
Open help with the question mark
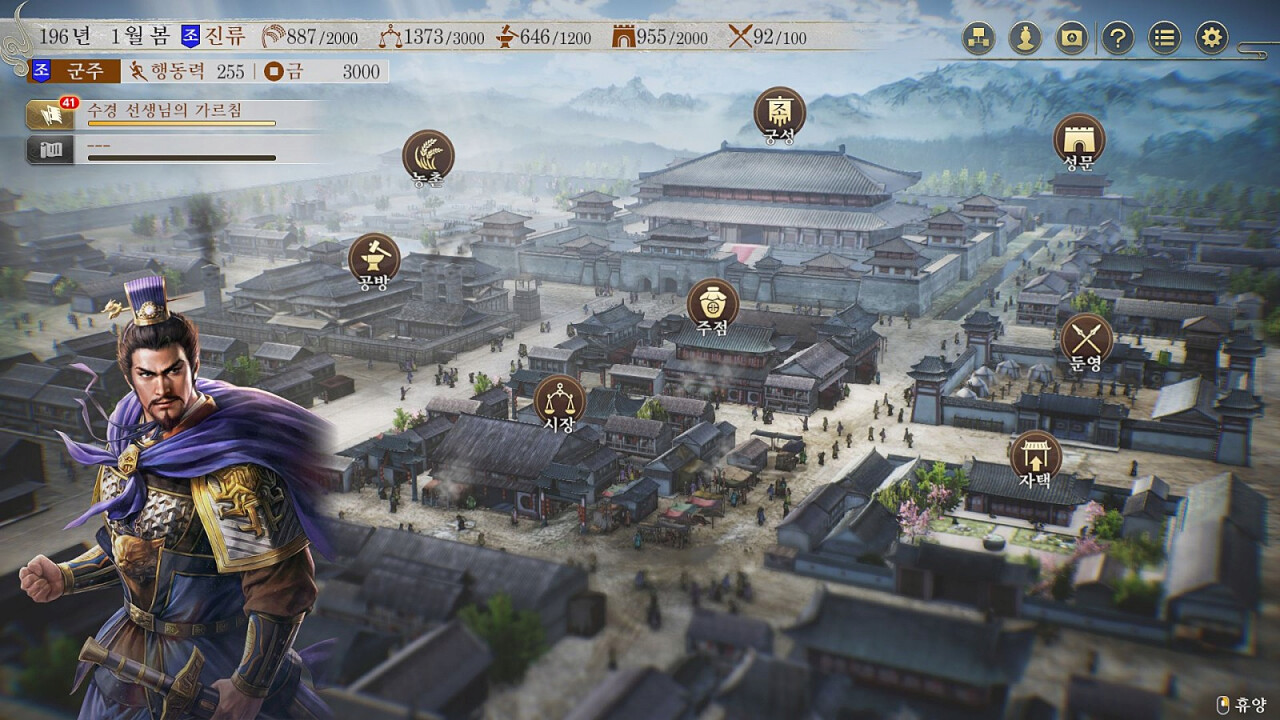coord(1118,39)
